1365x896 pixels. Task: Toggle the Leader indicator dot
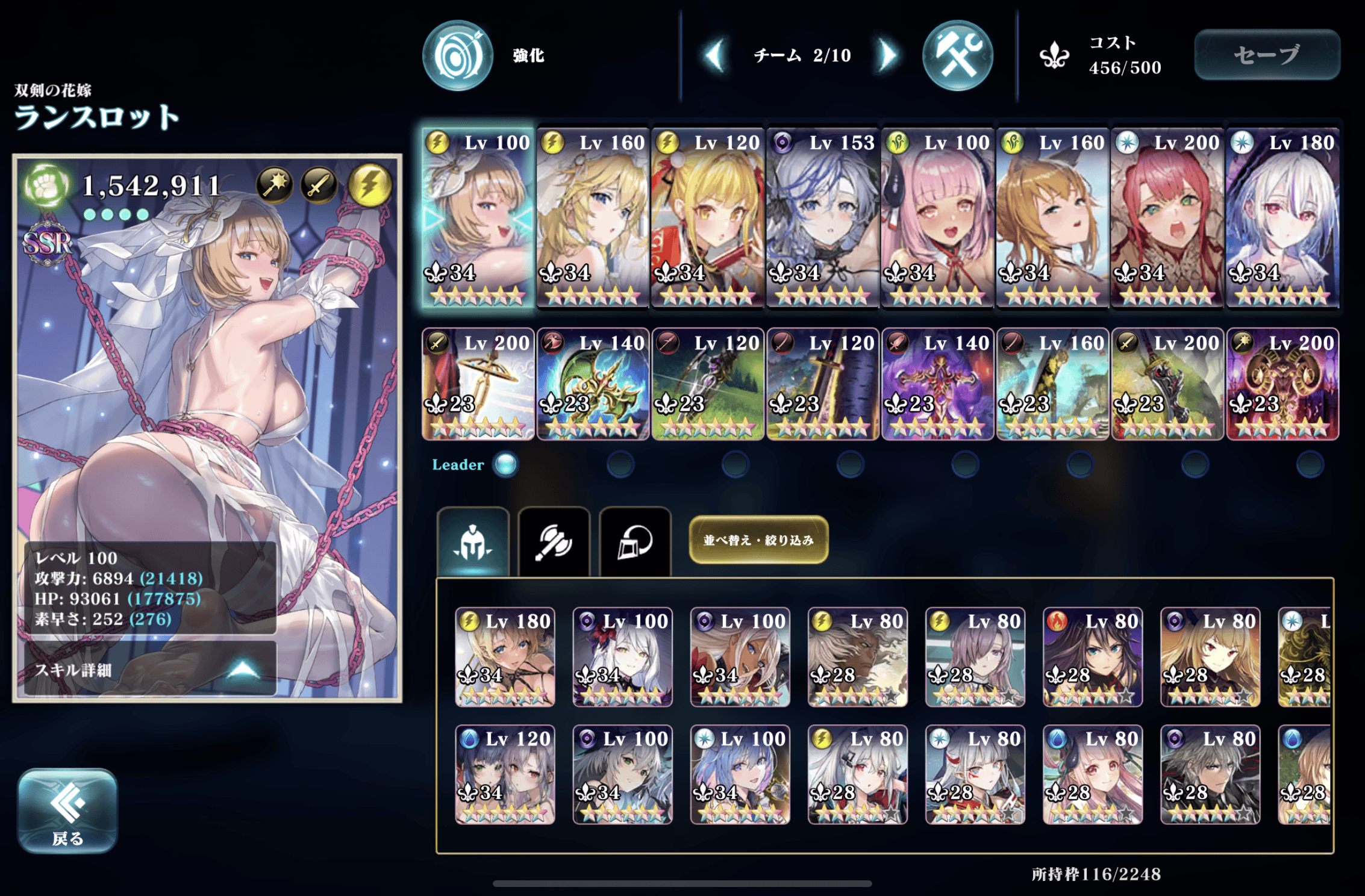tap(505, 464)
